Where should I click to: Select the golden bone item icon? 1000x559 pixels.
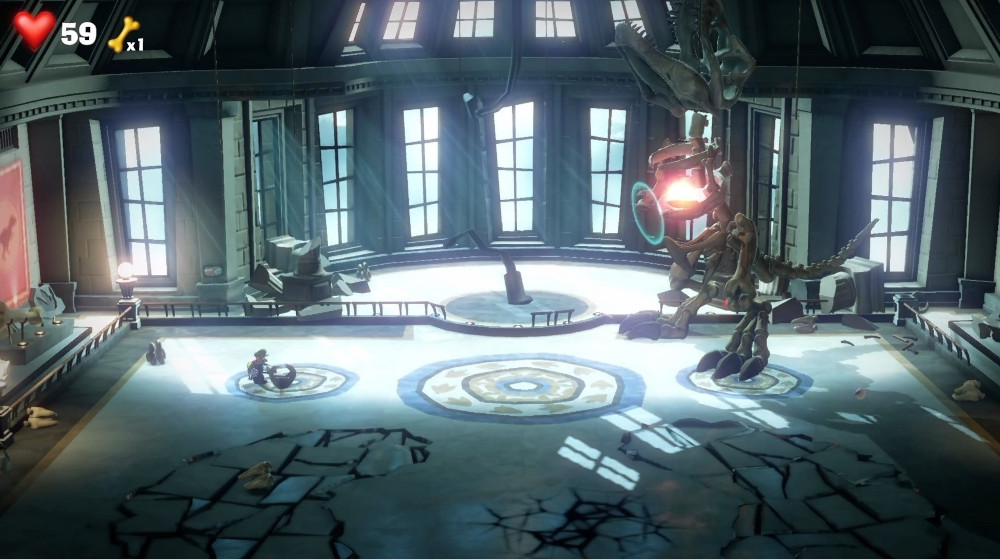coord(123,34)
